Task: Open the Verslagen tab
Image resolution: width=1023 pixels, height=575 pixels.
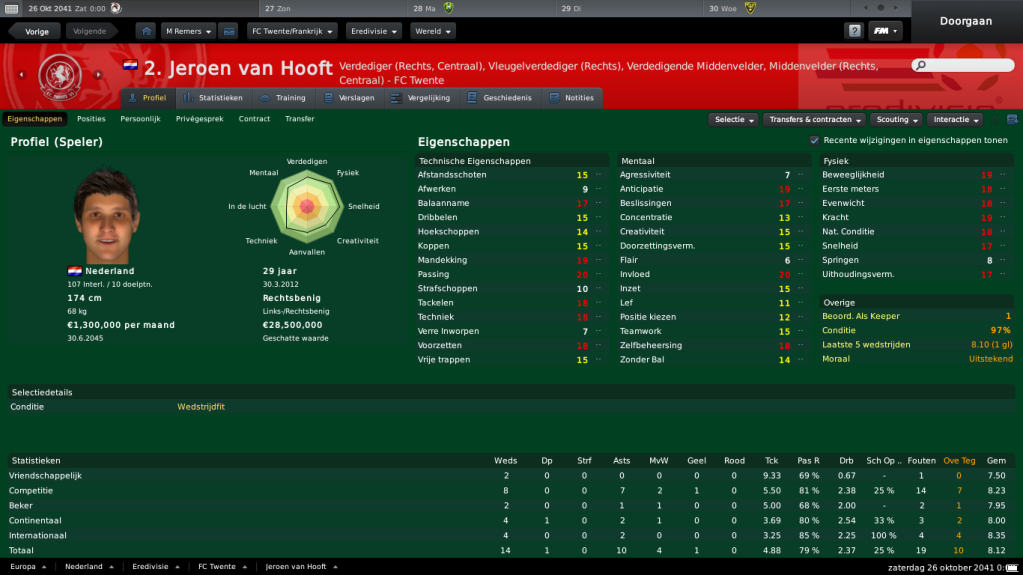Action: point(350,98)
